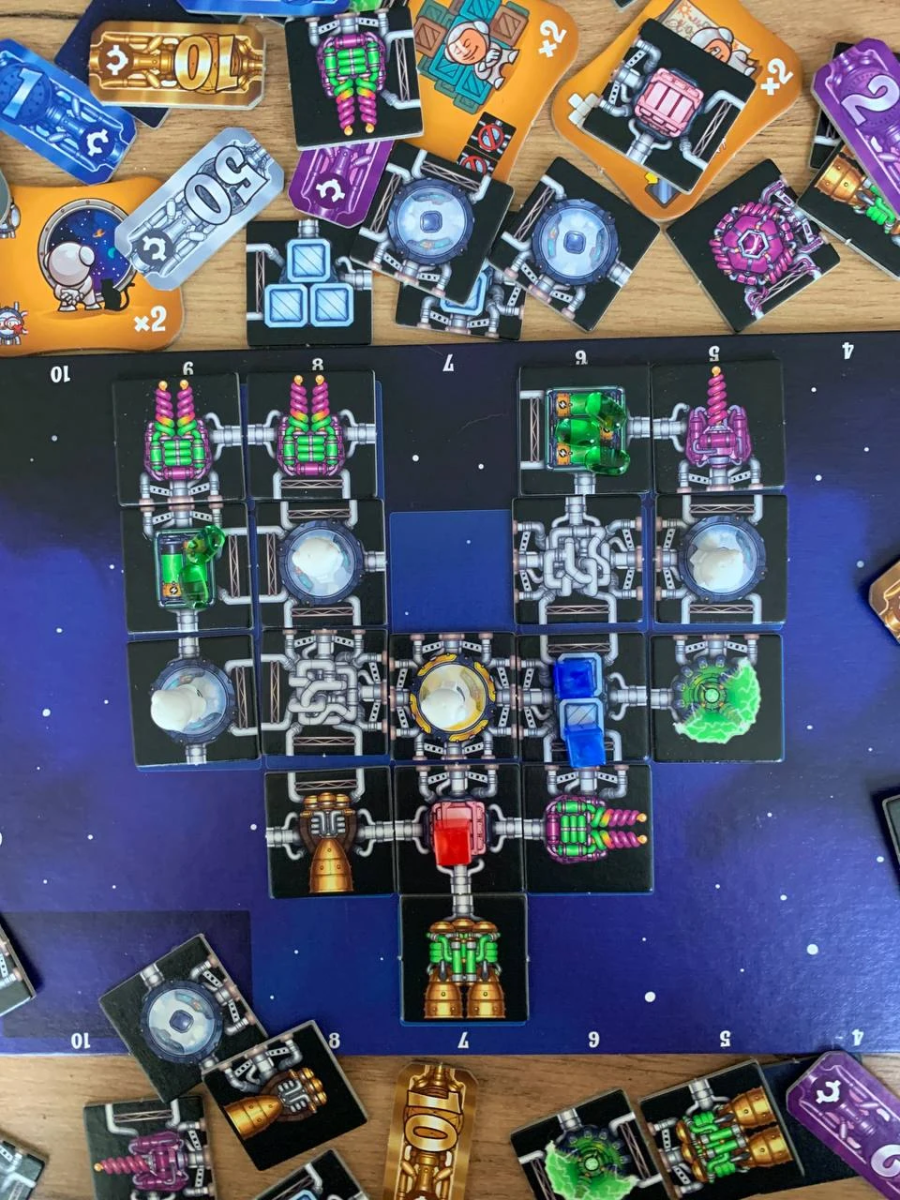Screen dimensions: 900x1200
Task: Select the yellow-ringed central starting cabin tile
Action: coord(453,696)
